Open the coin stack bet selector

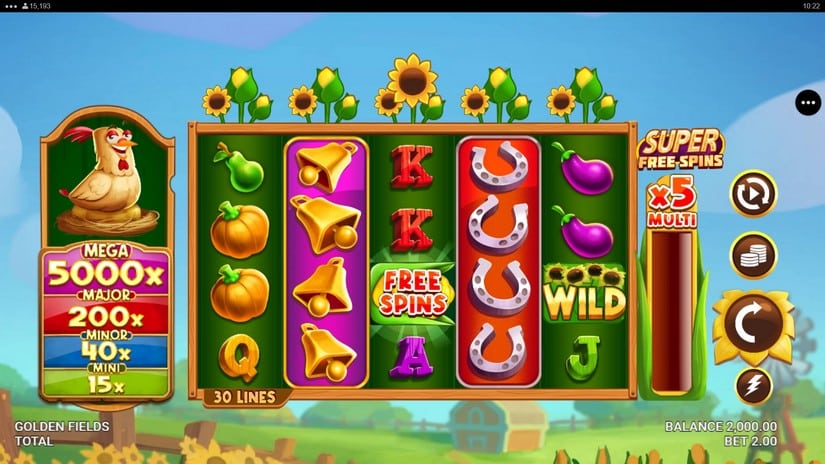(x=753, y=254)
